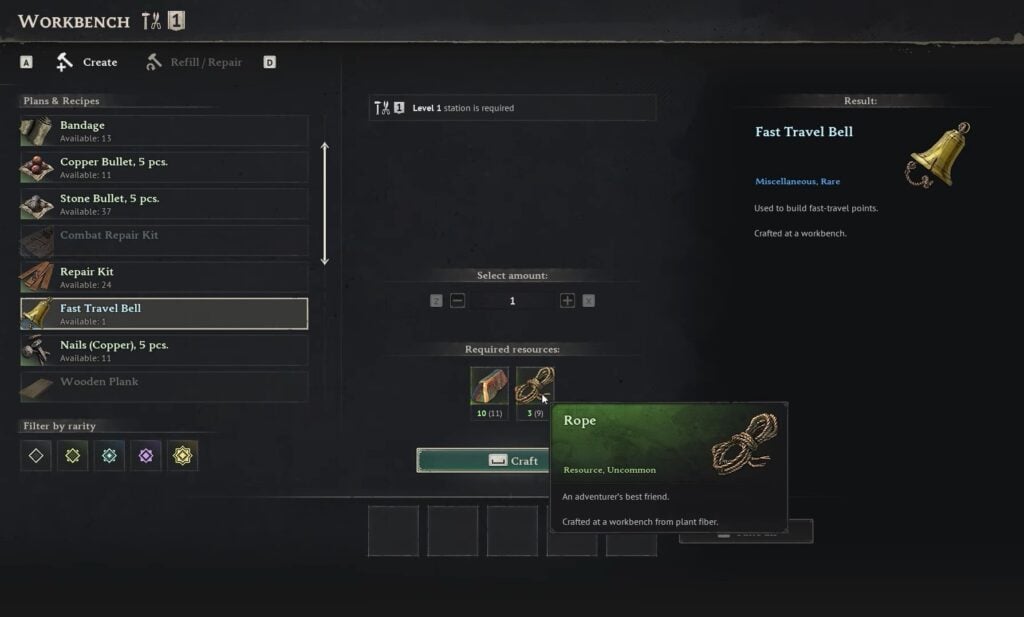
Task: Filter recipes by white common rarity
Action: coord(36,456)
